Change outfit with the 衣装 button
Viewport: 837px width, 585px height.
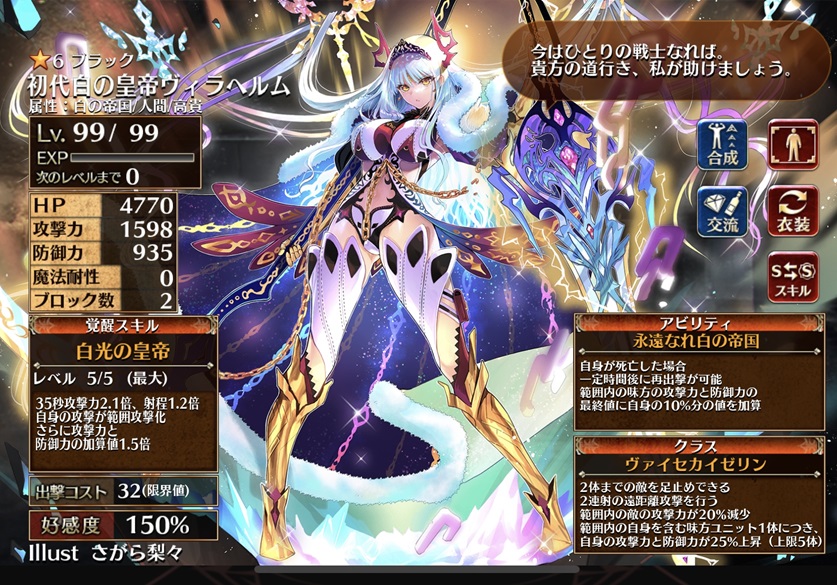[x=792, y=211]
